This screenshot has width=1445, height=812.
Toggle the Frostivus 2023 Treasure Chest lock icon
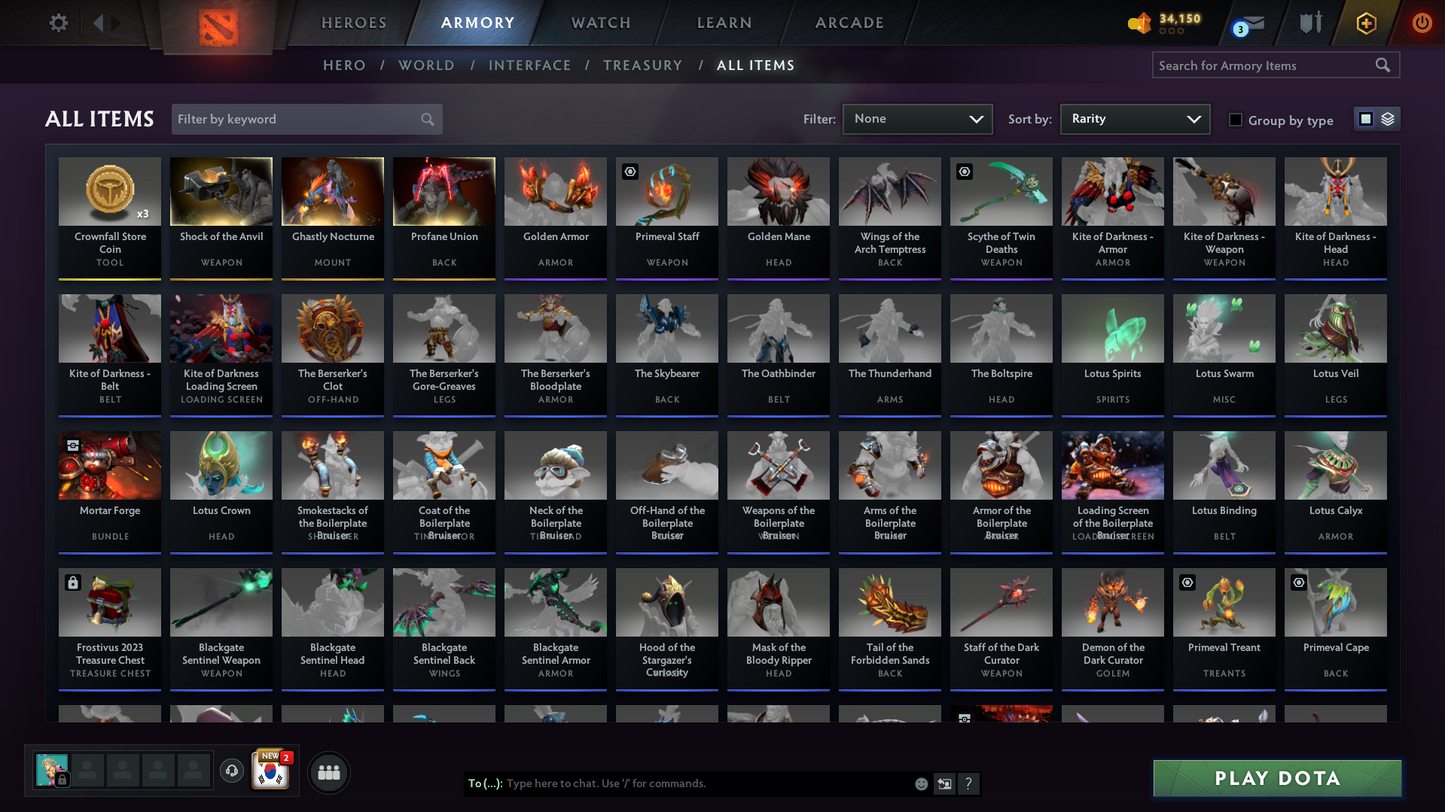(x=70, y=582)
